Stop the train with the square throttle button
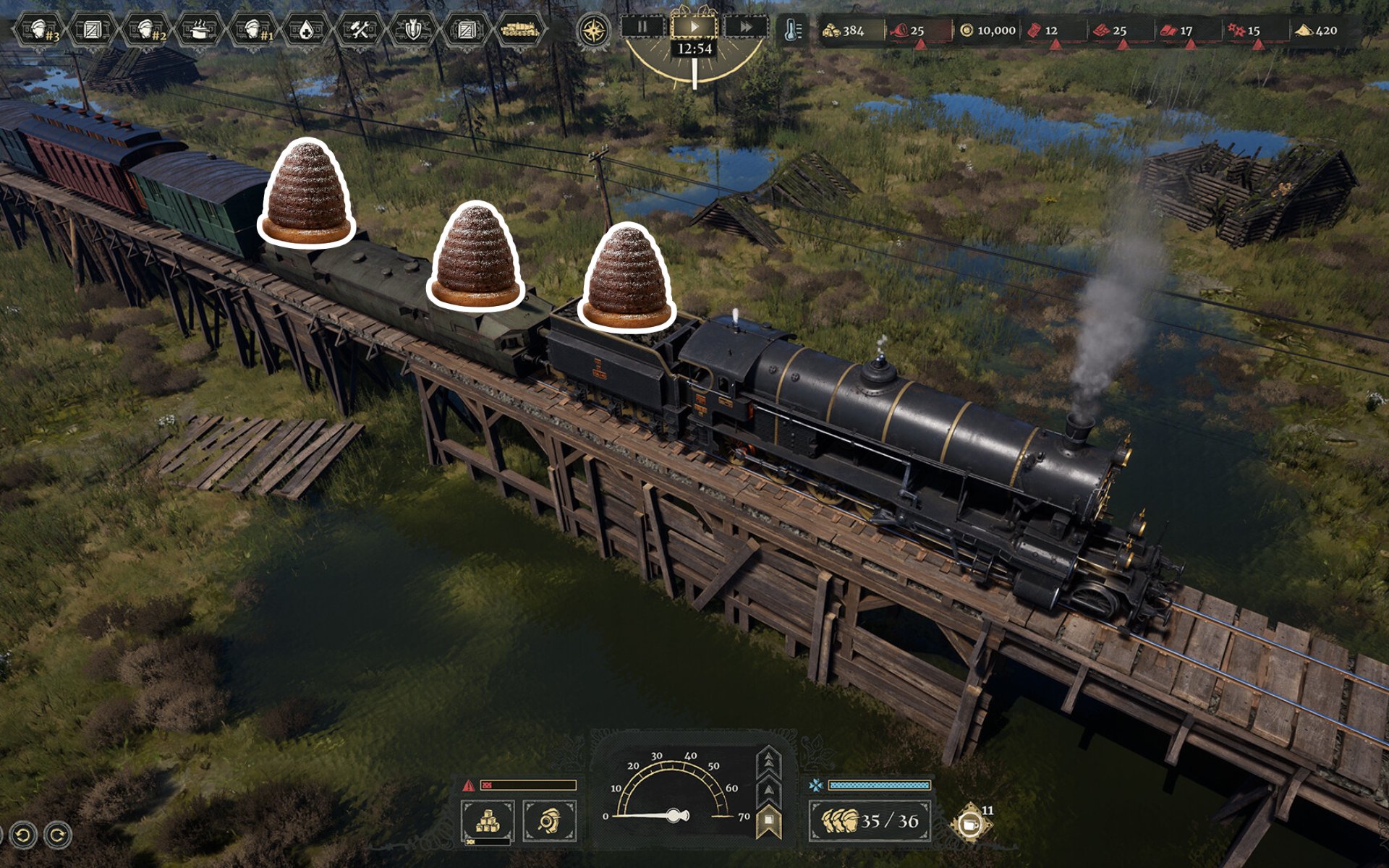Image resolution: width=1389 pixels, height=868 pixels. [768, 820]
